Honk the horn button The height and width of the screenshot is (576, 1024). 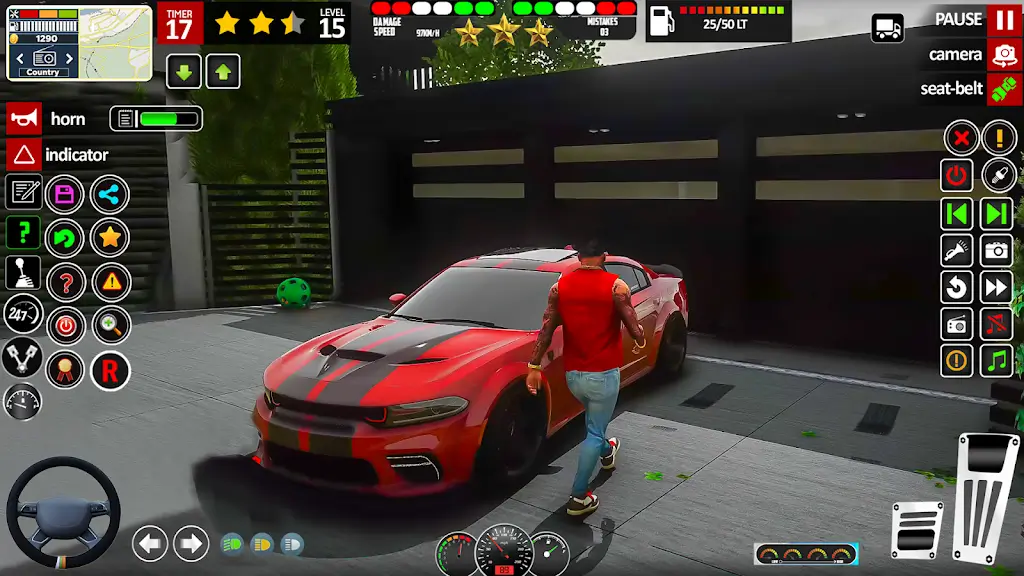[24, 119]
